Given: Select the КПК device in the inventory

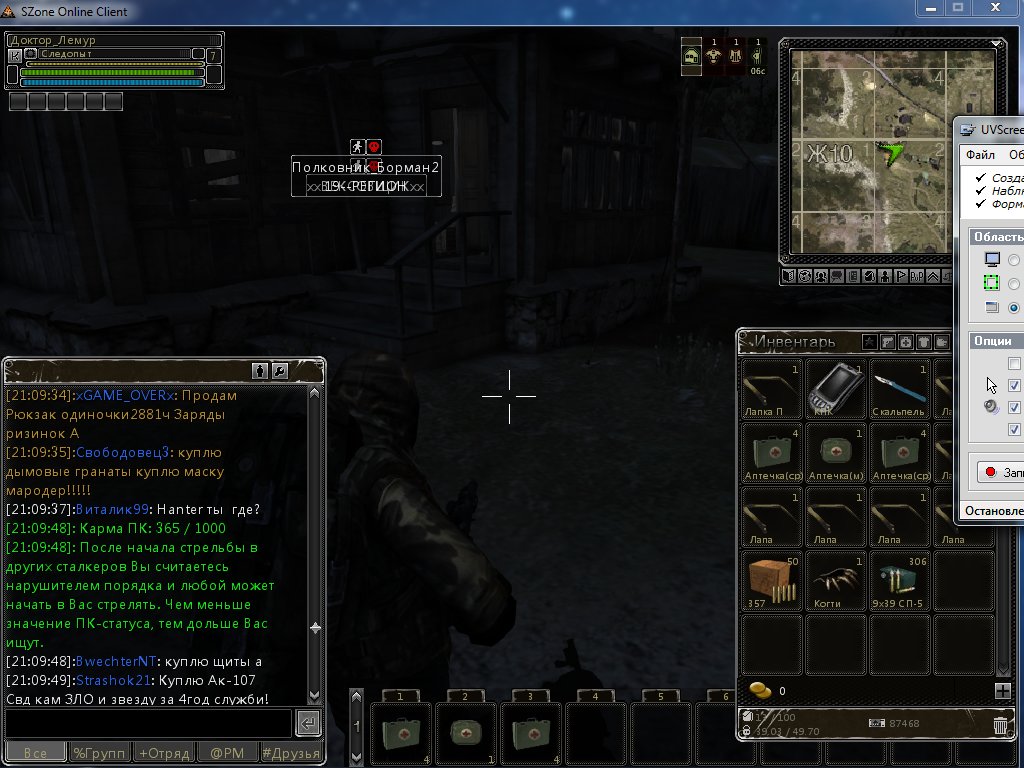Looking at the screenshot, I should tap(837, 388).
